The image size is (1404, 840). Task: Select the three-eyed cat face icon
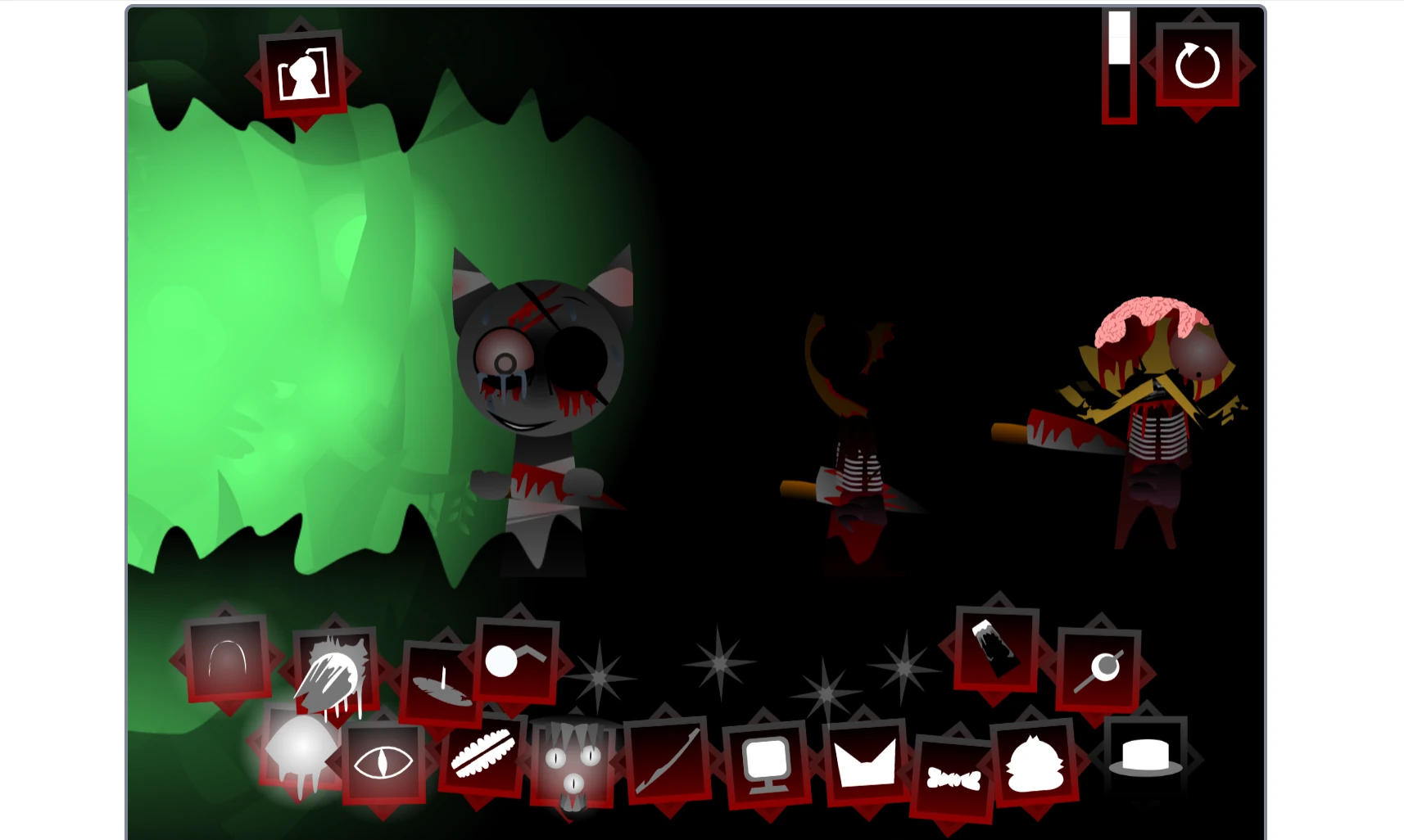click(x=573, y=765)
